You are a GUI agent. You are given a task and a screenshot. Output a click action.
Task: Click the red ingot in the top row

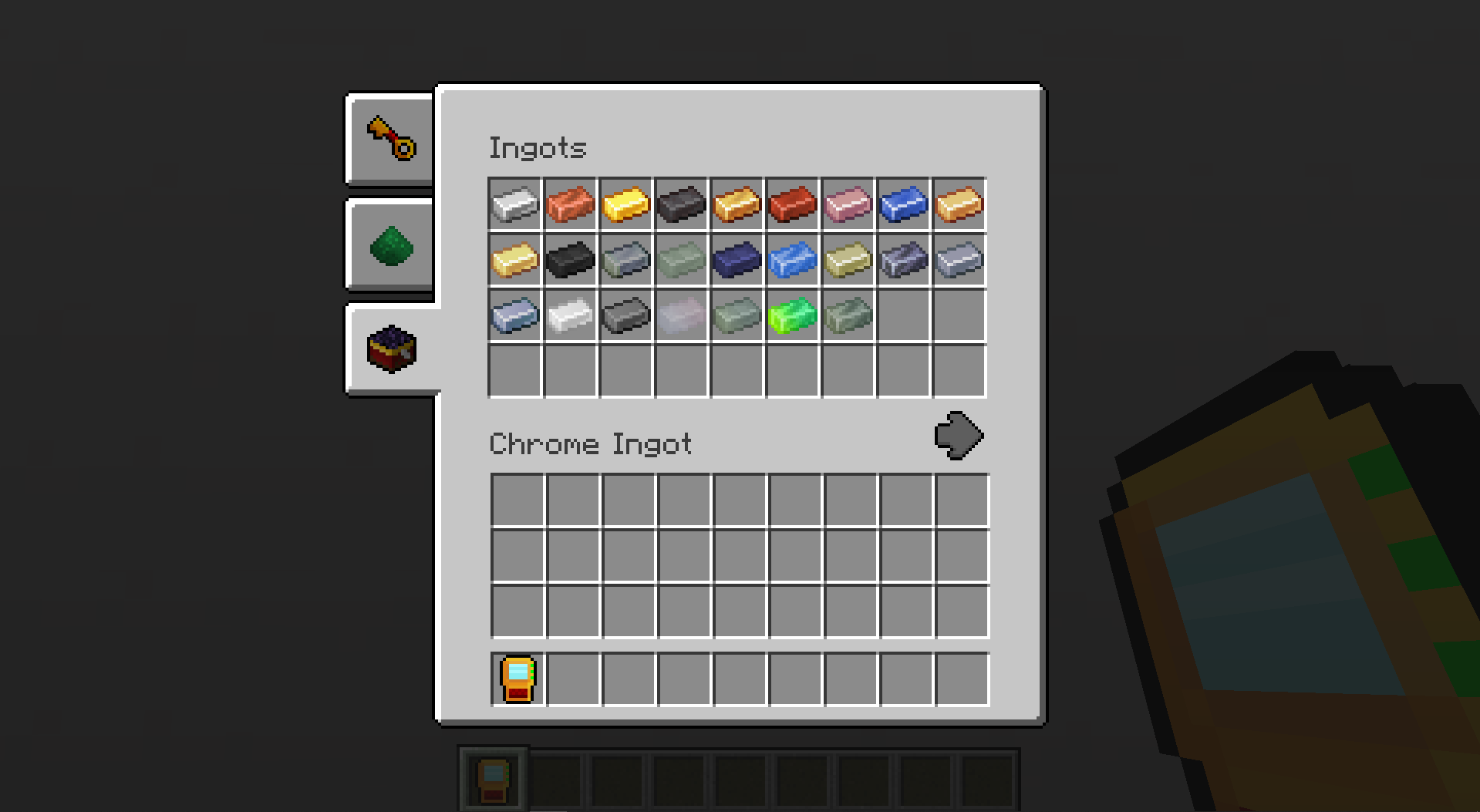coord(792,204)
